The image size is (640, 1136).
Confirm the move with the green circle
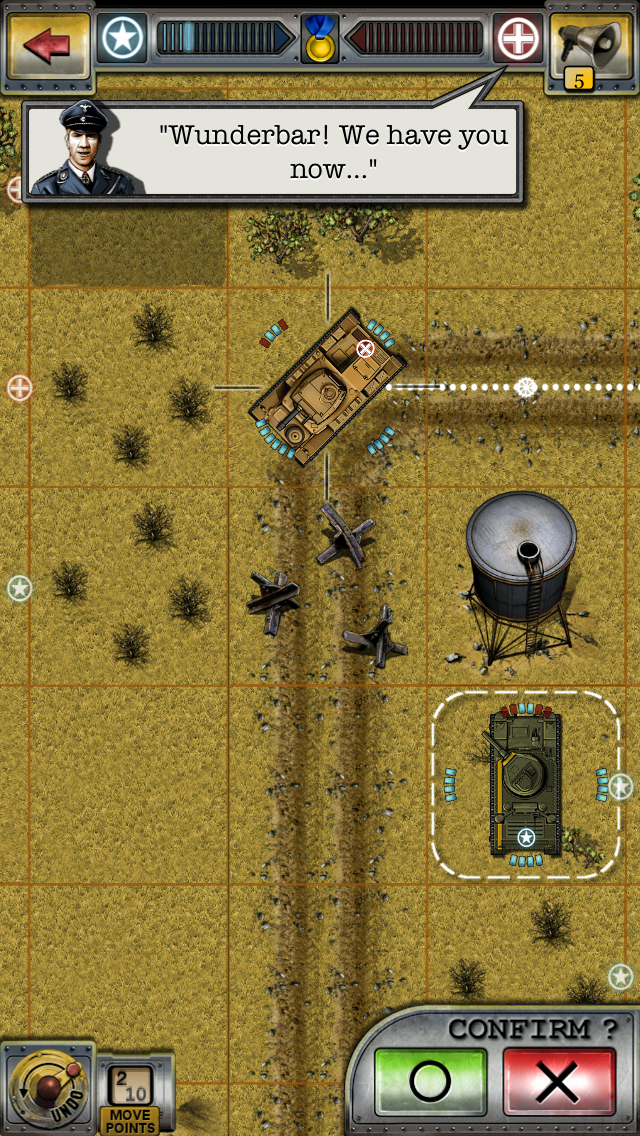[430, 1080]
